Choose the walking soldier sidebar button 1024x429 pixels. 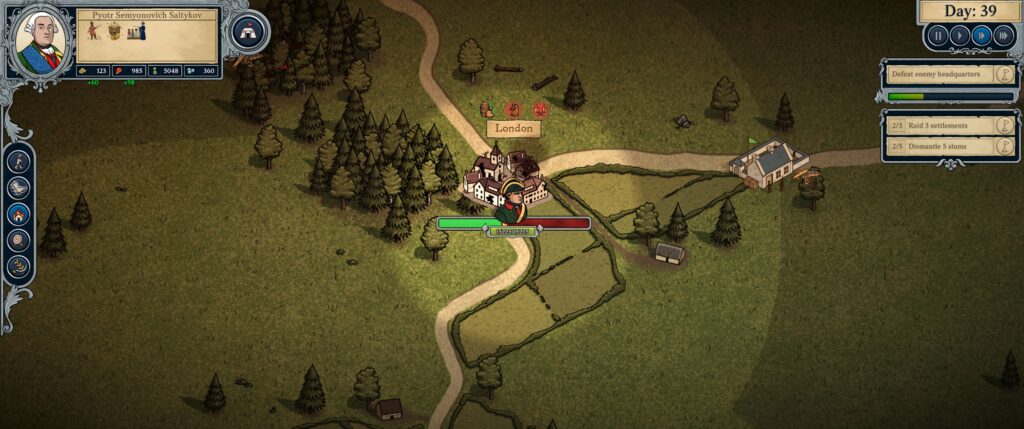pyautogui.click(x=19, y=161)
